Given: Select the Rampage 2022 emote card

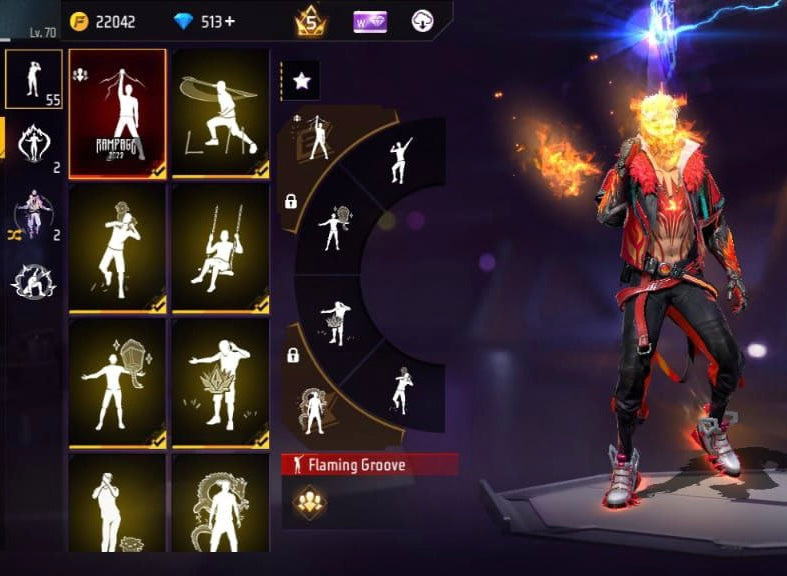Looking at the screenshot, I should point(118,112).
